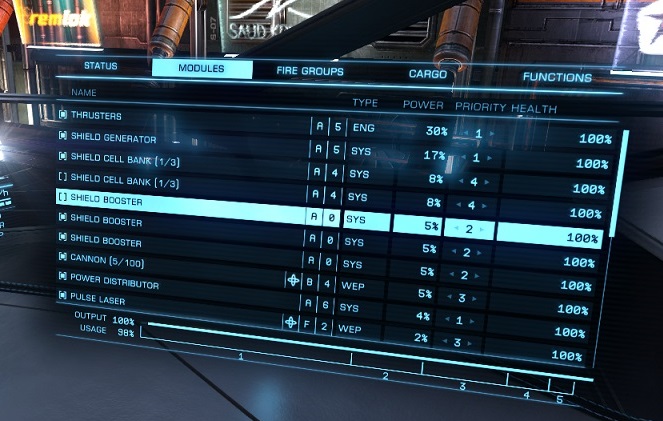Toggle the Shield Generator power checkbox

pyautogui.click(x=63, y=138)
